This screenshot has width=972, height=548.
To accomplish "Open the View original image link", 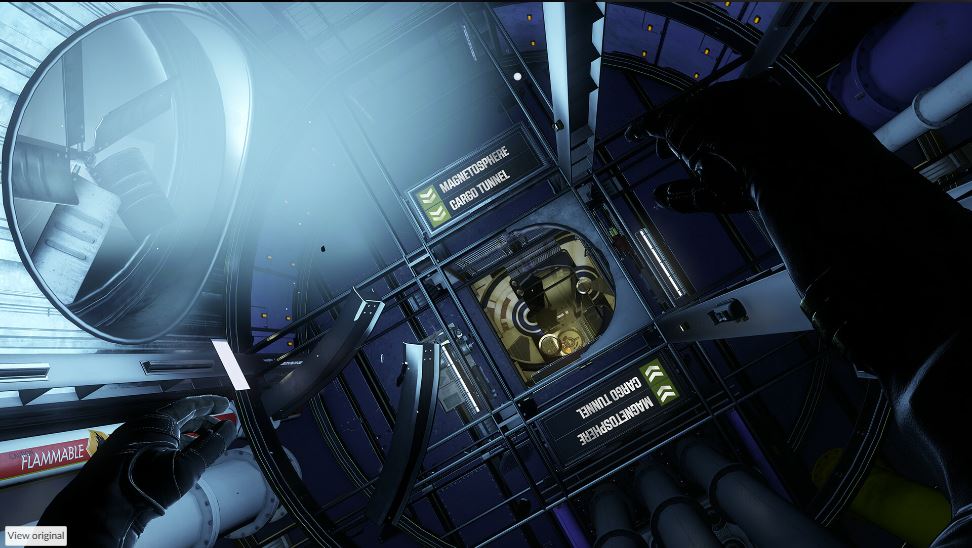I will pyautogui.click(x=36, y=536).
